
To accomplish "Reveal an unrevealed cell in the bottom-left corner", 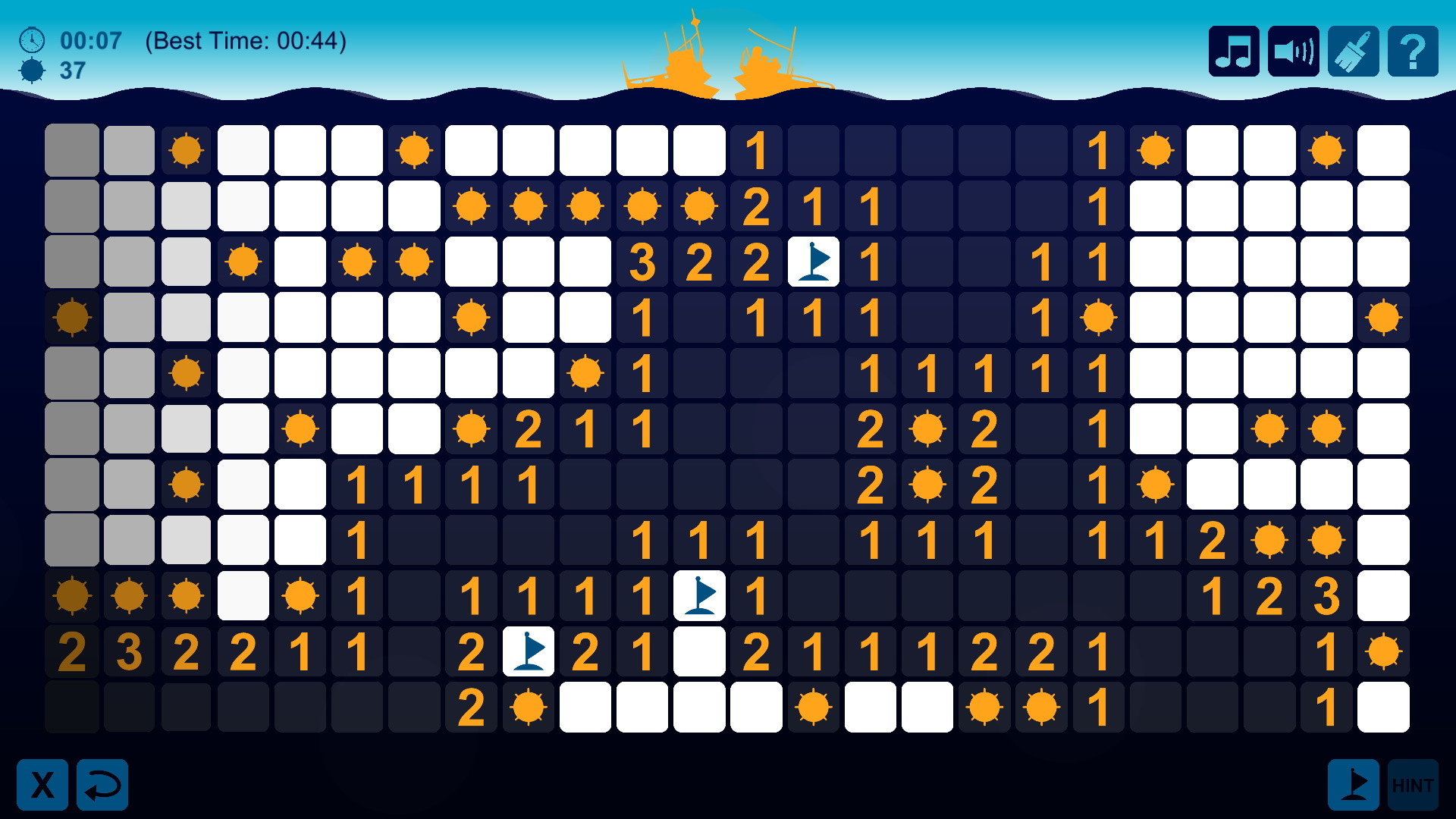I will point(72,707).
